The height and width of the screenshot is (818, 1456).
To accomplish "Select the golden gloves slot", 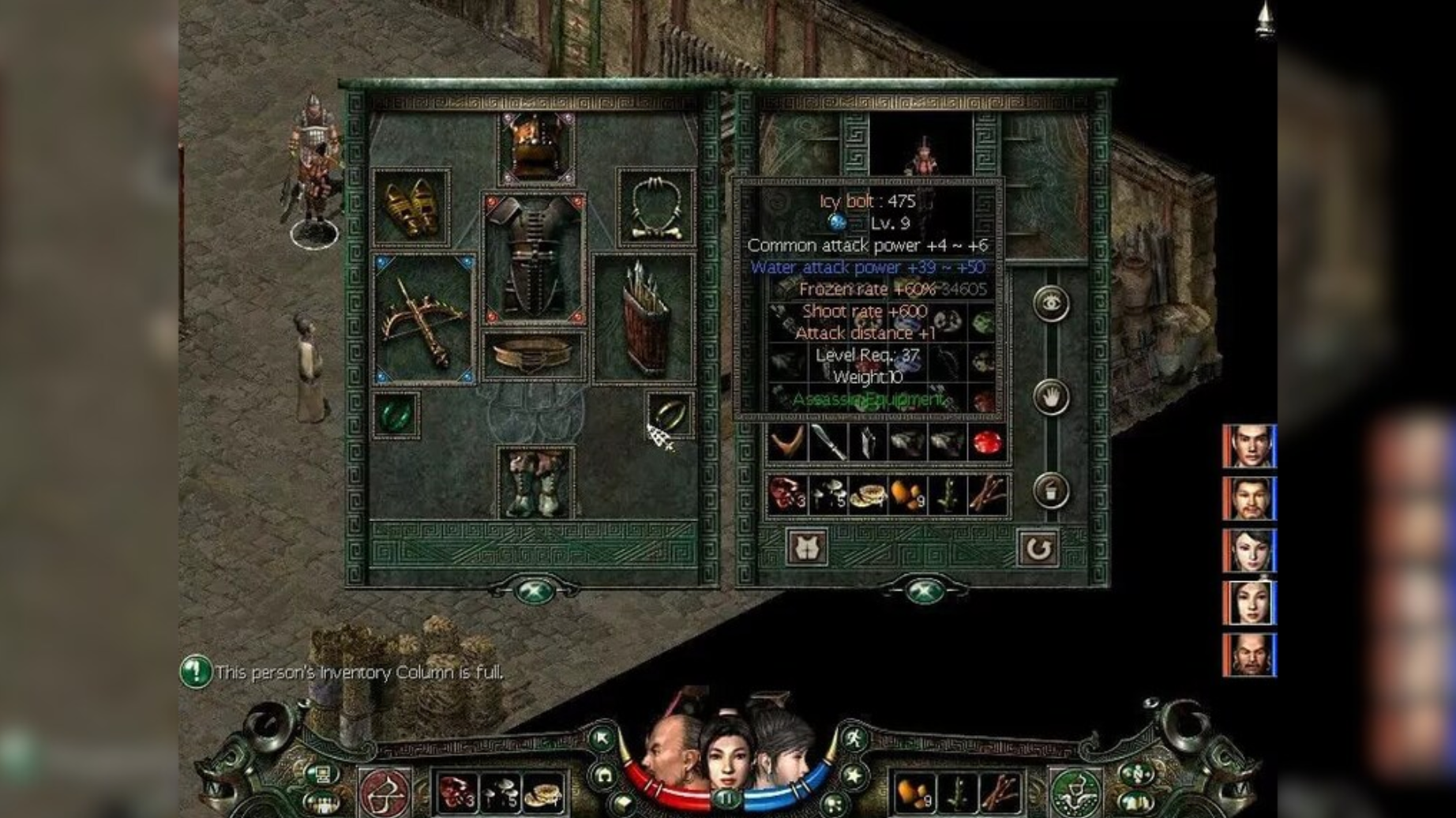I will click(411, 208).
